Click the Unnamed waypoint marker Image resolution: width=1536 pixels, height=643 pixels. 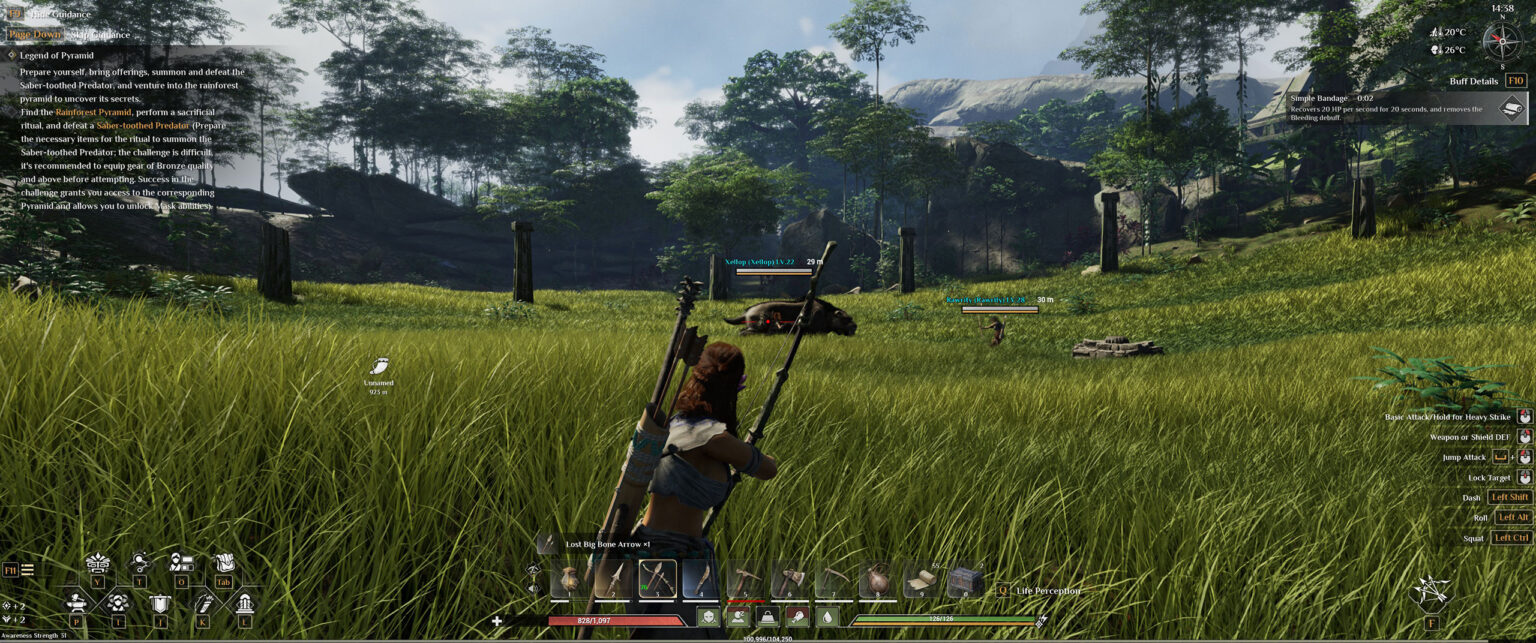379,367
